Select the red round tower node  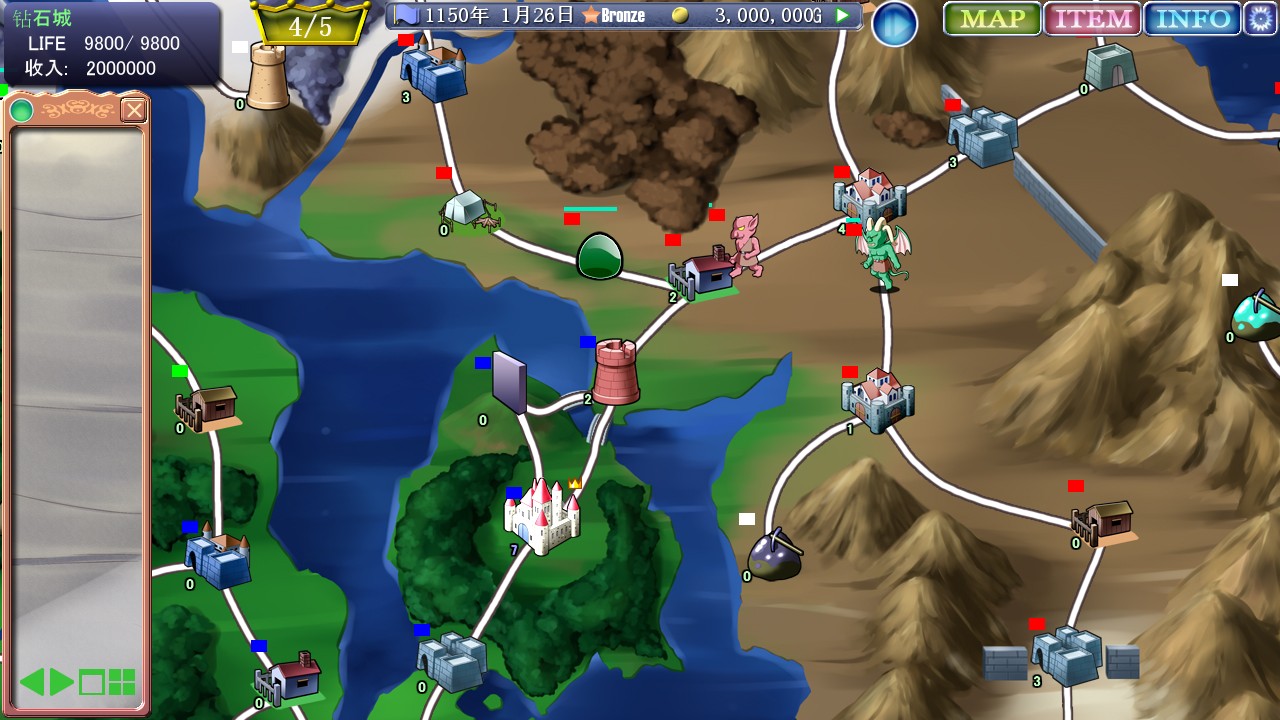point(616,372)
